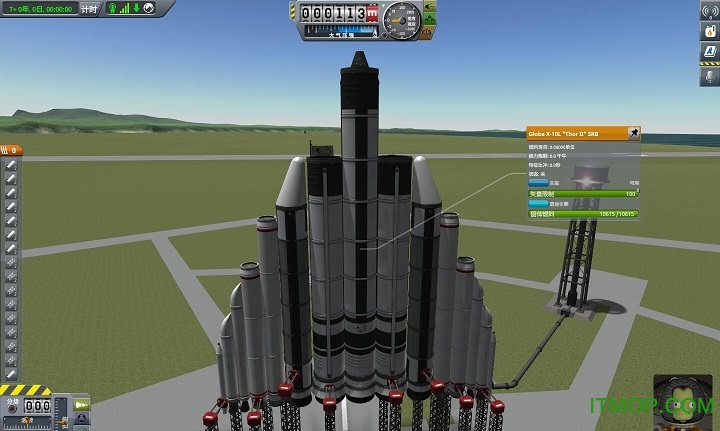The width and height of the screenshot is (720, 431).
Task: Click the green signal strength bars icon
Action: point(123,9)
